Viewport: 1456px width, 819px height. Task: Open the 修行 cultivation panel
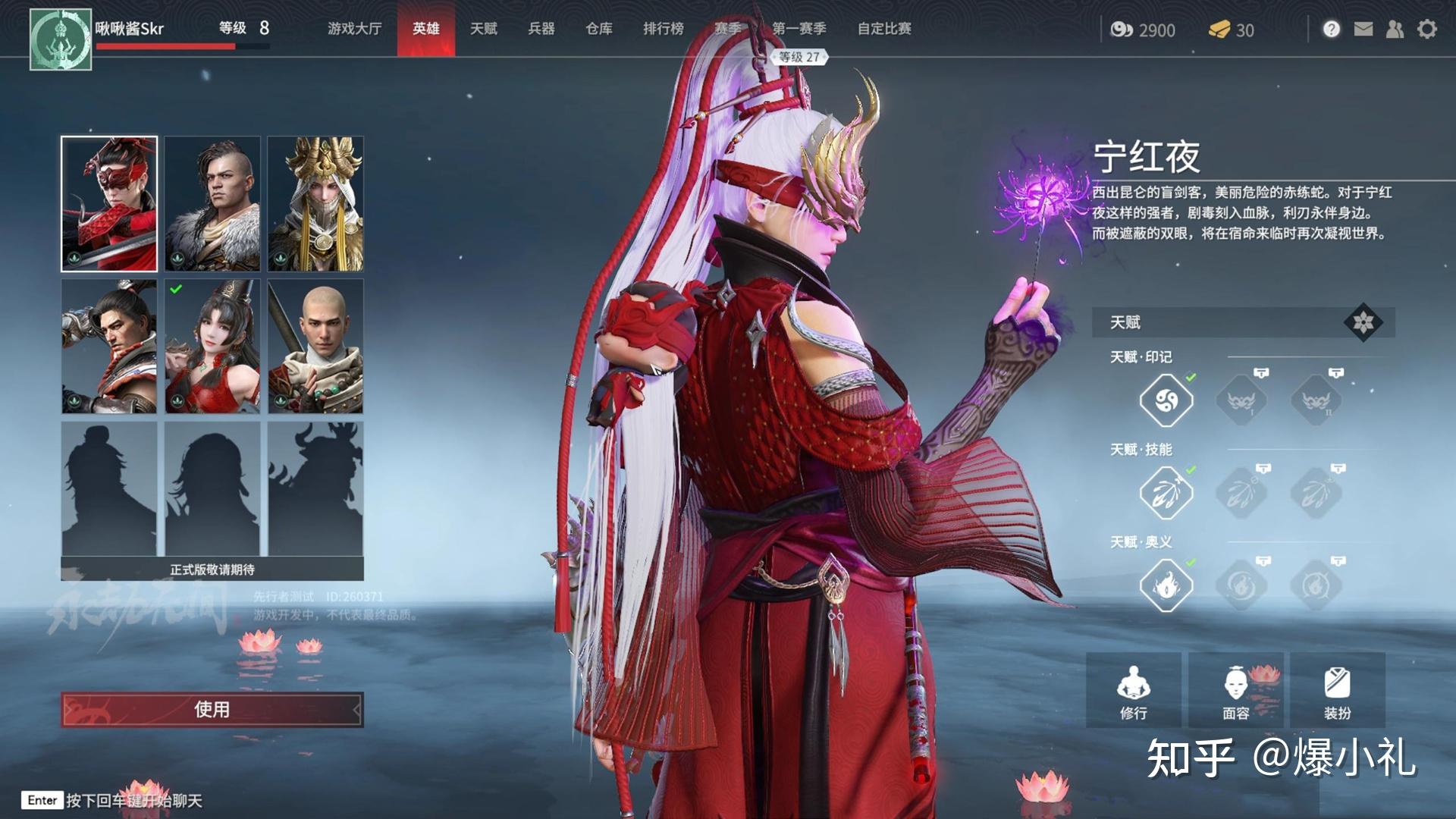(x=1134, y=691)
